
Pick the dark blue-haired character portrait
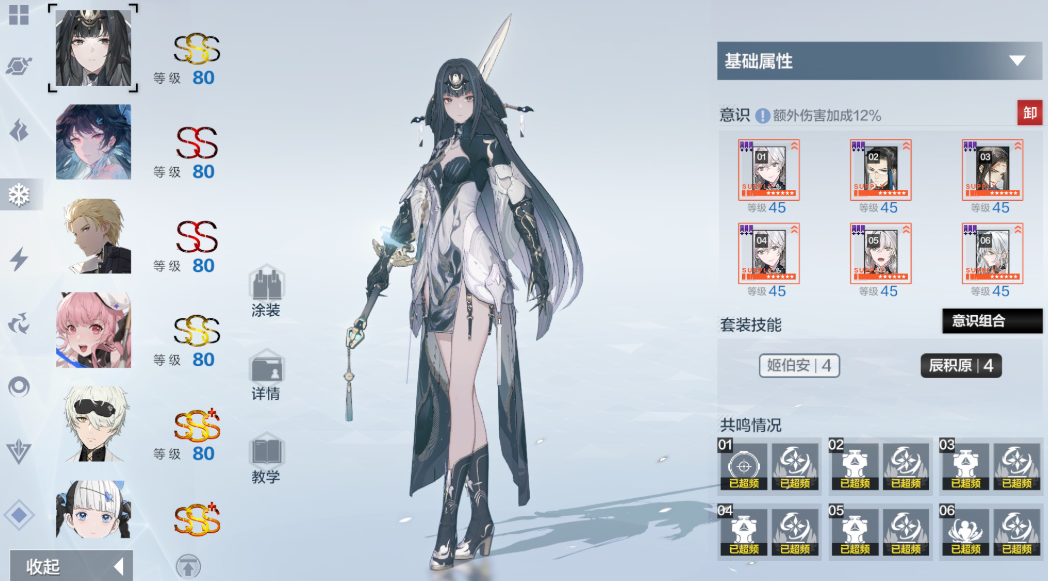[93, 142]
